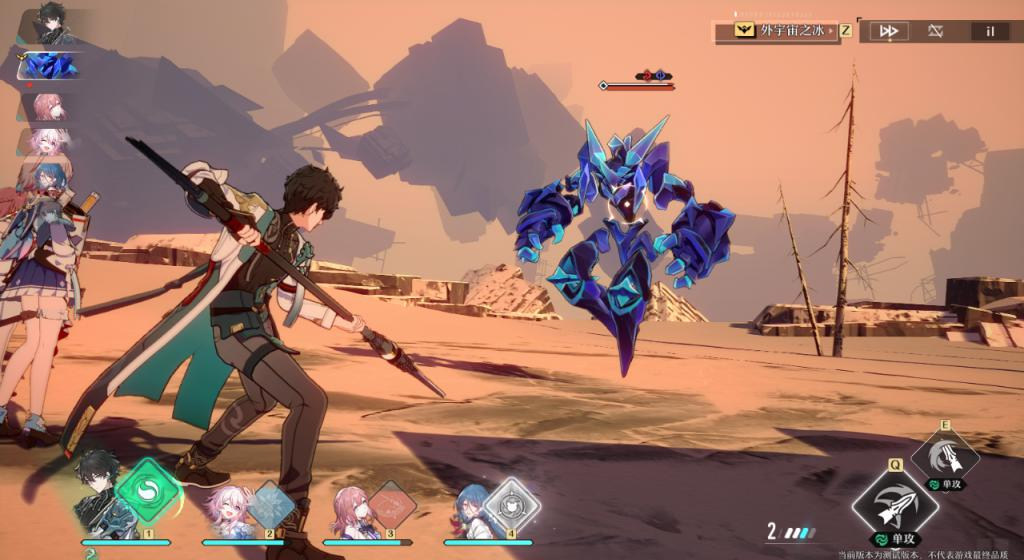The width and height of the screenshot is (1024, 560).
Task: Enable auto-battle with the looping arrows button
Action: [x=935, y=31]
